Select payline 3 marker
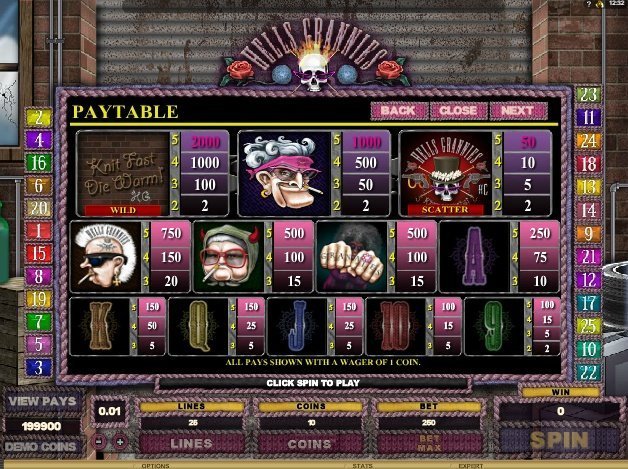The width and height of the screenshot is (628, 469). point(40,367)
